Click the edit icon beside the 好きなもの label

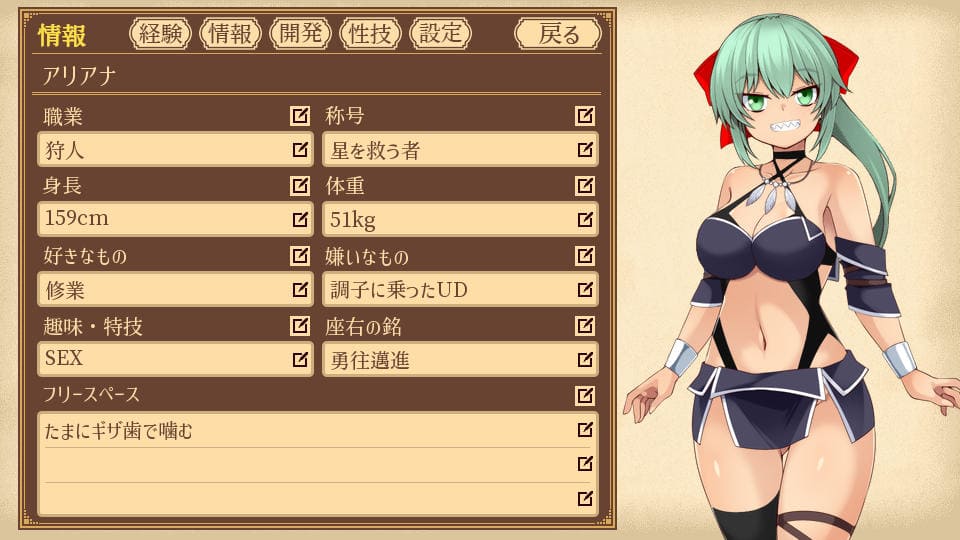click(x=299, y=256)
